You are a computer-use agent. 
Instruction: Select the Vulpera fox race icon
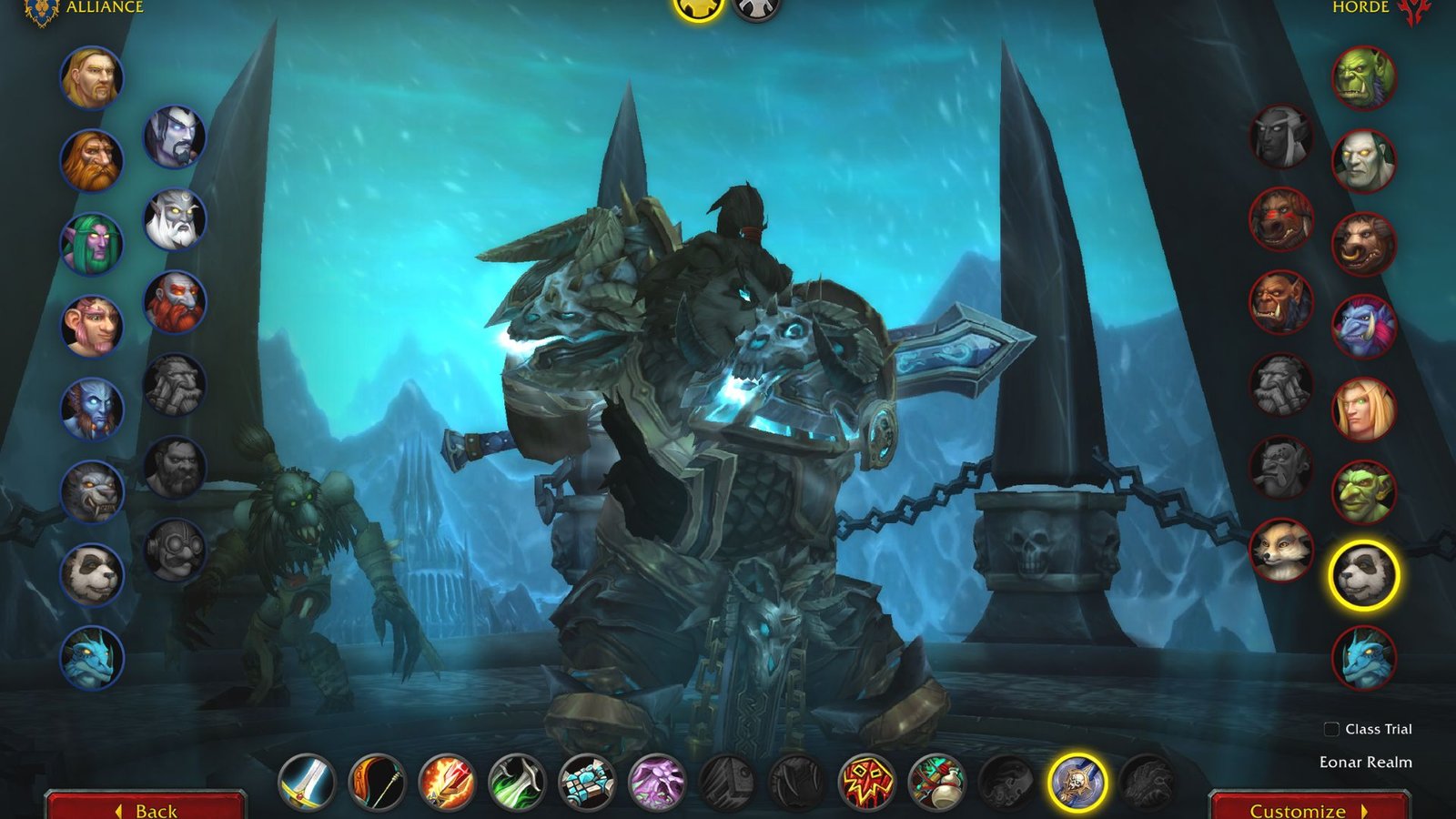[1283, 548]
